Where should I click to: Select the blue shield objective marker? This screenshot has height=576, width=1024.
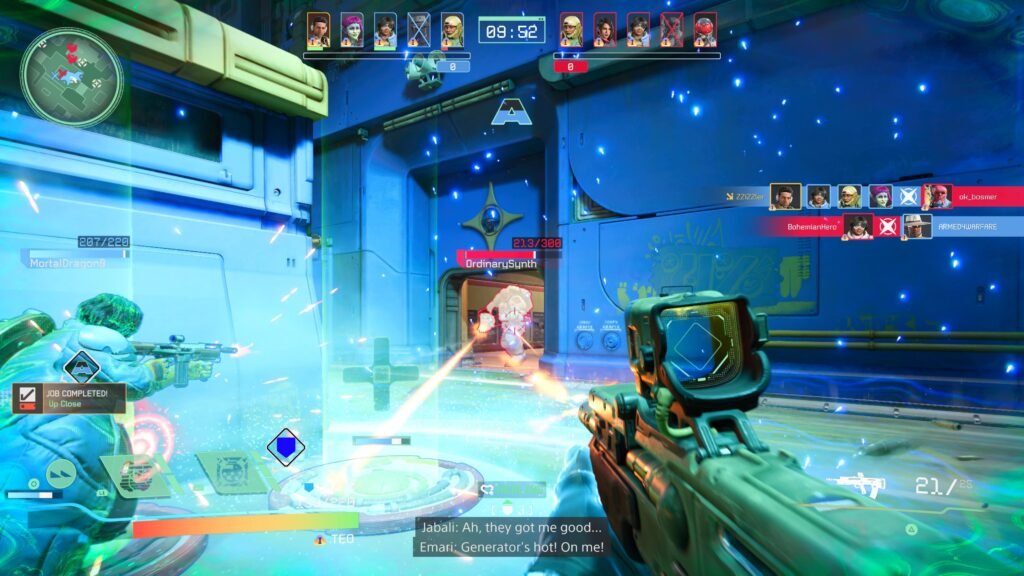(x=286, y=447)
